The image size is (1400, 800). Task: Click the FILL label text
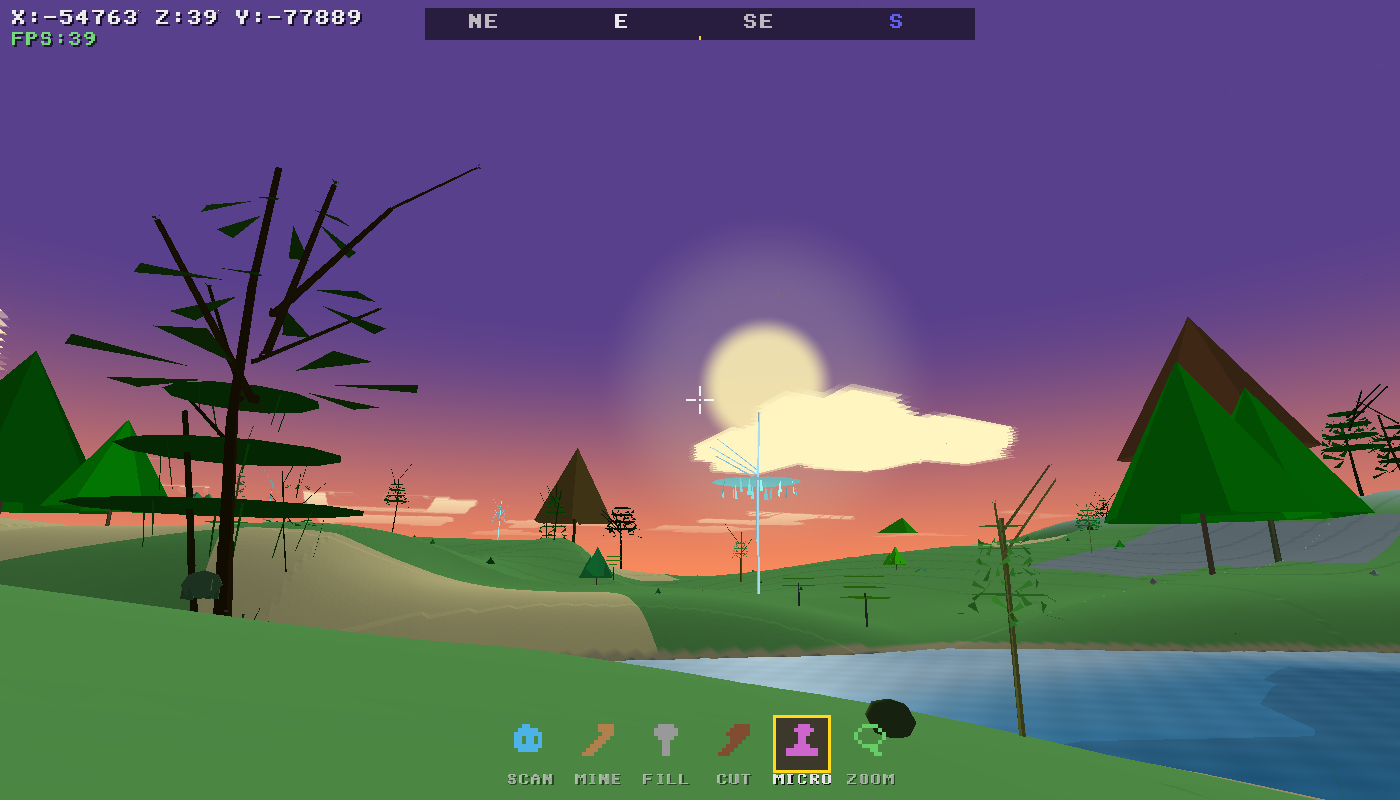[x=666, y=778]
